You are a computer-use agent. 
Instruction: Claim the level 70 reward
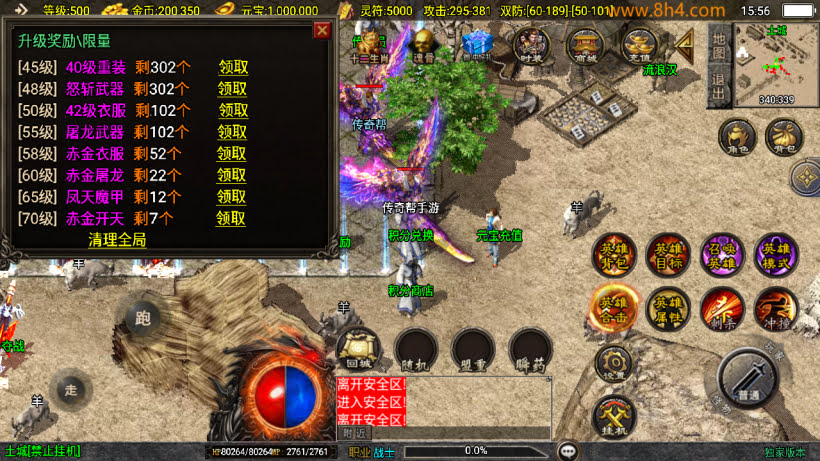coord(231,218)
